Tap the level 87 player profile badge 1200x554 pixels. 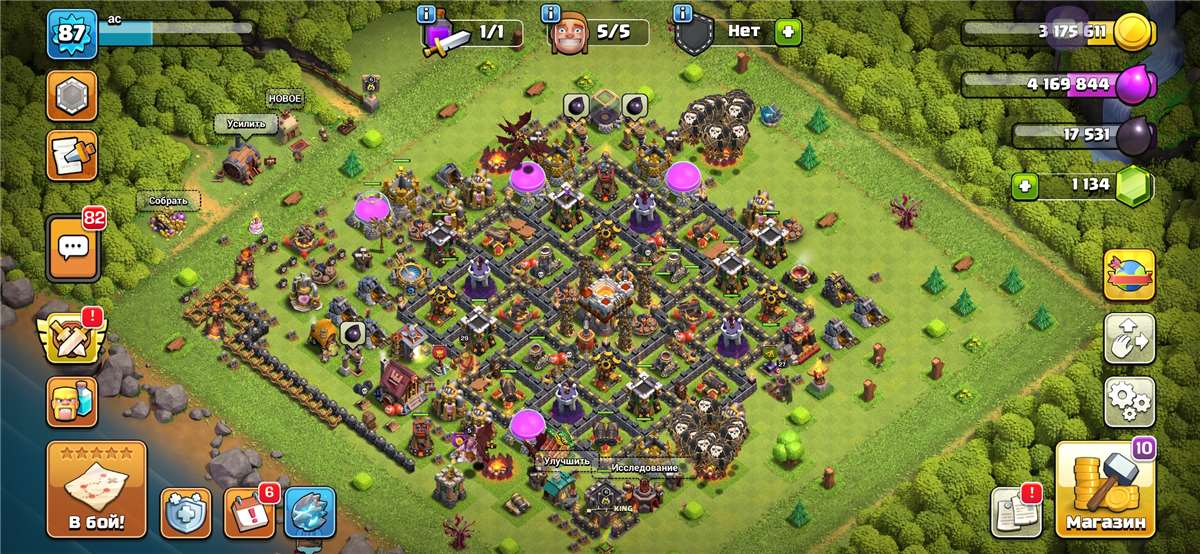pyautogui.click(x=71, y=35)
